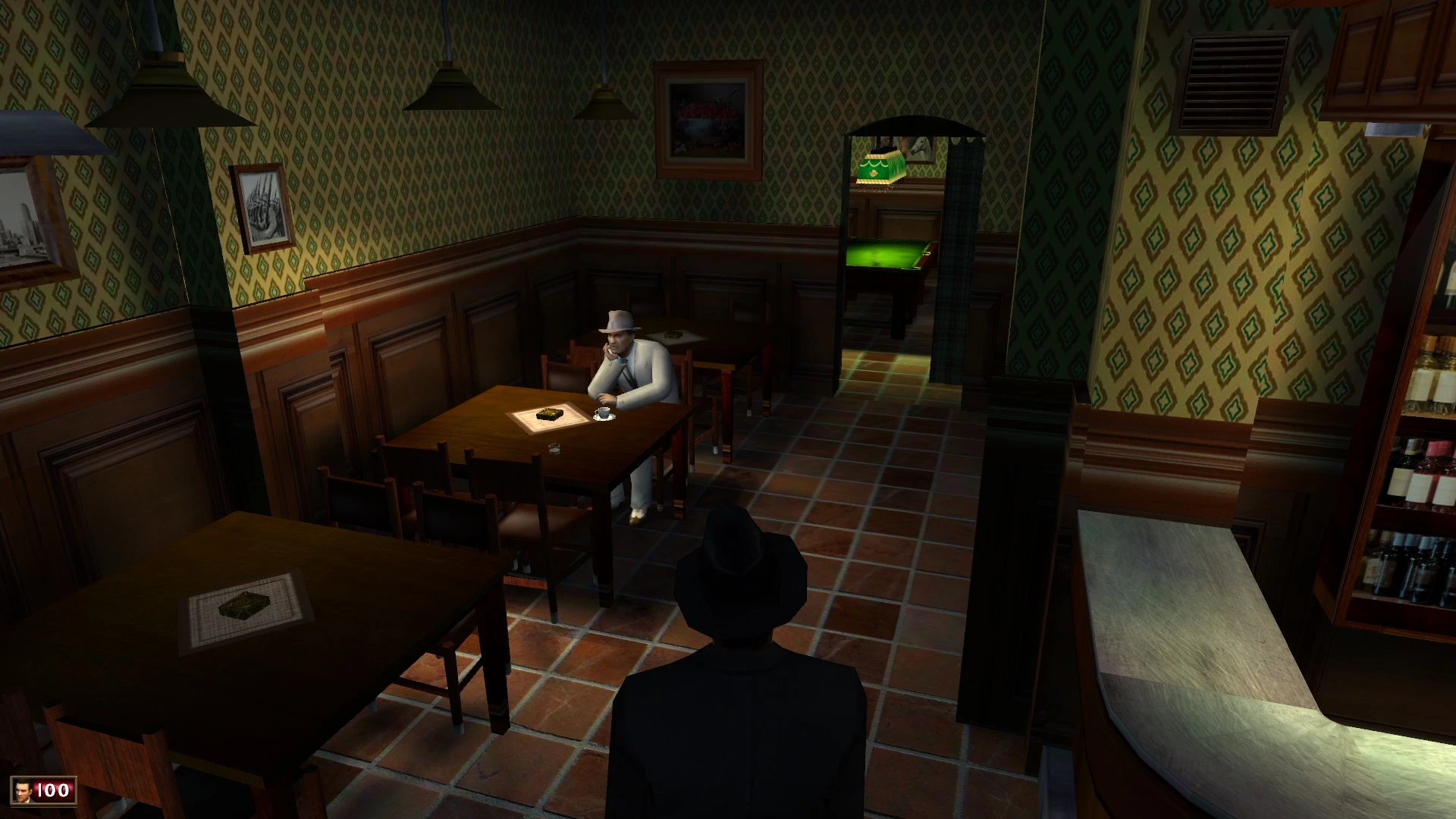Image resolution: width=1456 pixels, height=819 pixels.
Task: Click the red health counter showing 100
Action: (52, 791)
